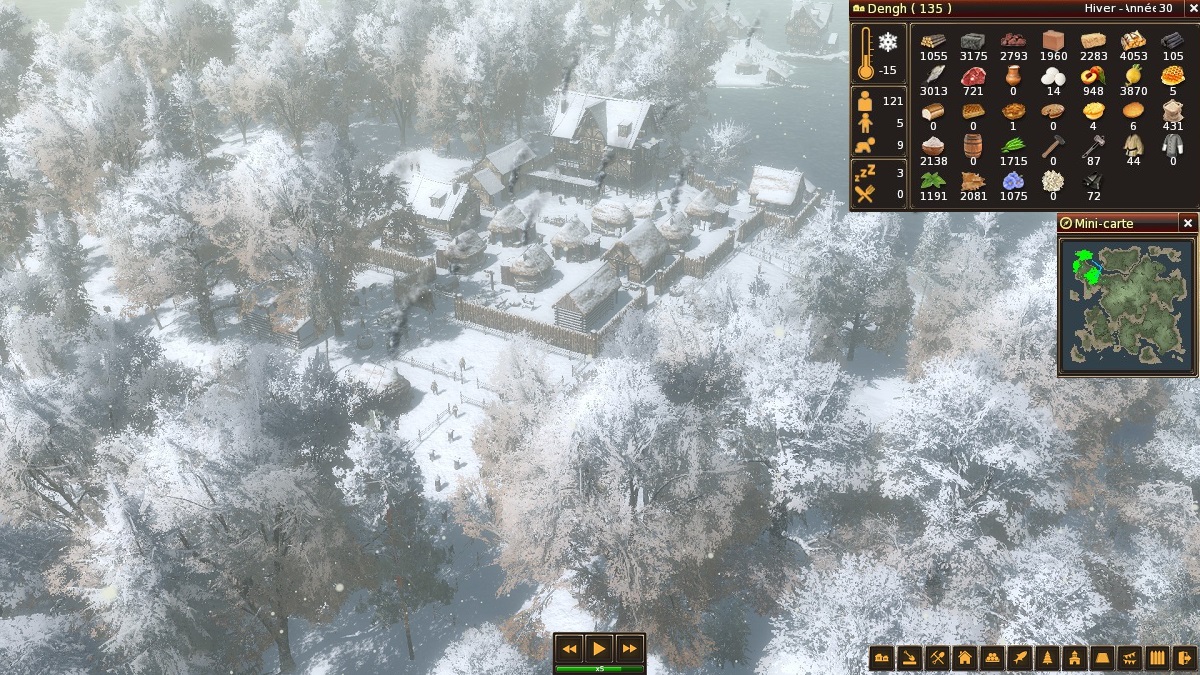Open the fish food-production menu
This screenshot has width=1200, height=675.
[x=1019, y=657]
